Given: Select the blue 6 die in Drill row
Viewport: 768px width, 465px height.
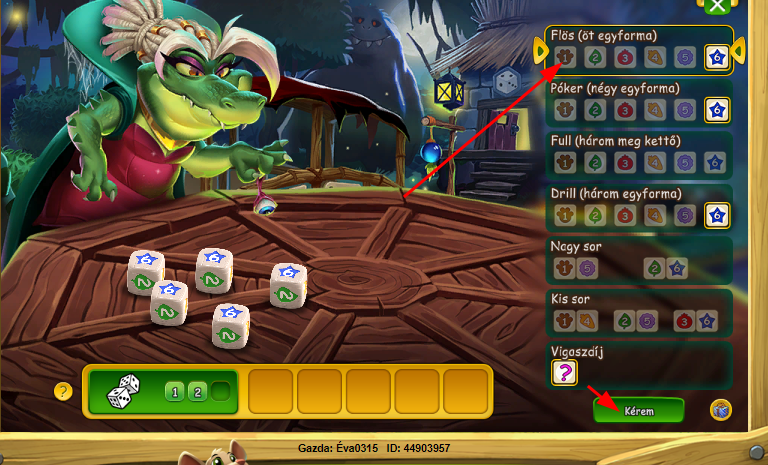Looking at the screenshot, I should pyautogui.click(x=716, y=214).
